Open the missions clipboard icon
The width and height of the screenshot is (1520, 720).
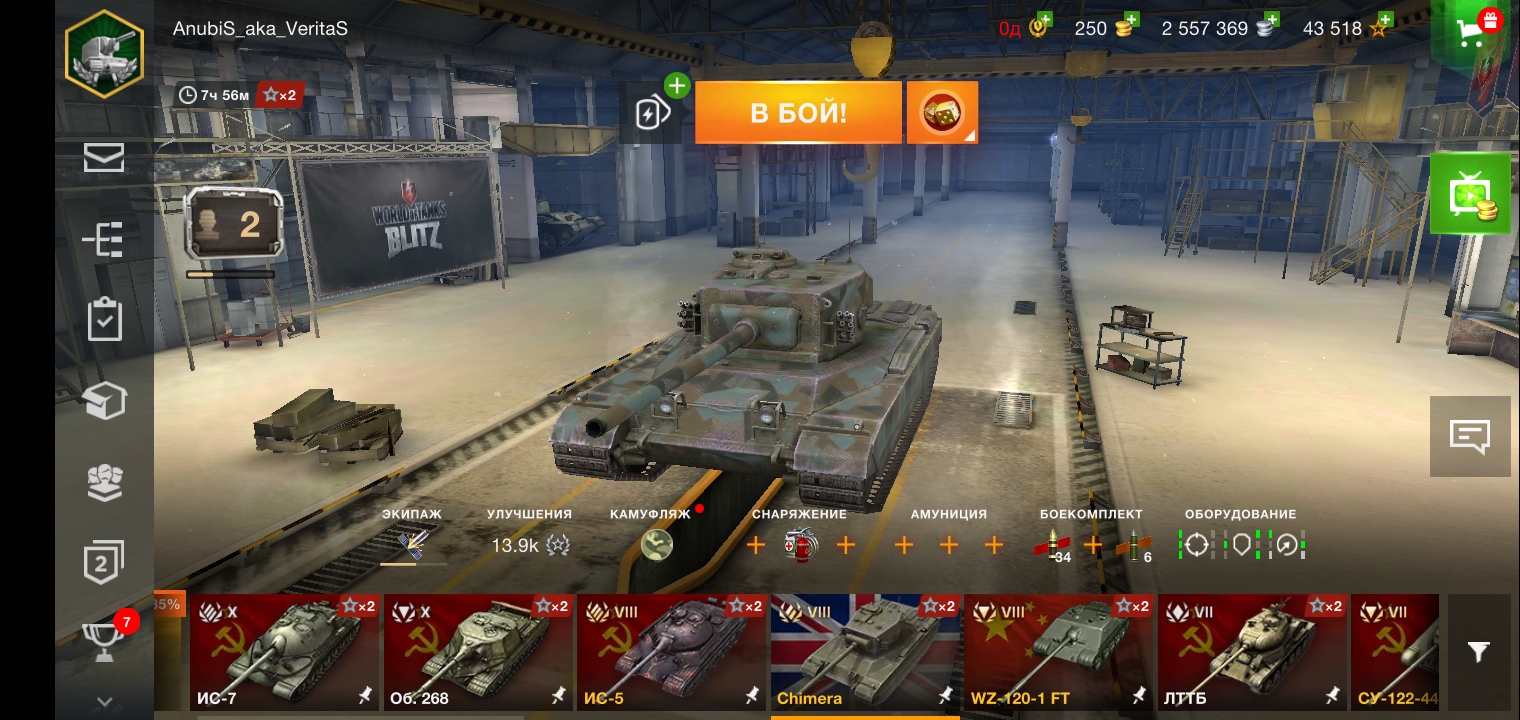point(104,319)
